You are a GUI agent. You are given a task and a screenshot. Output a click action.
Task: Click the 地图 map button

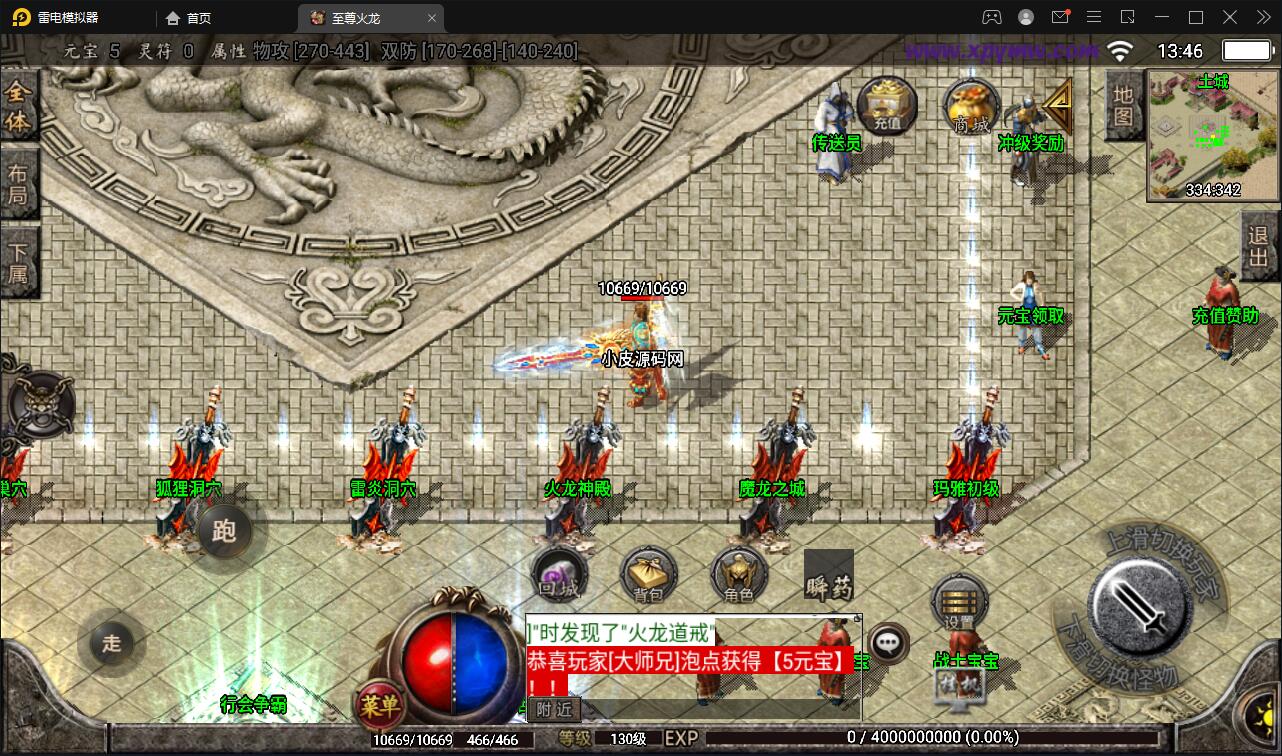pyautogui.click(x=1123, y=106)
